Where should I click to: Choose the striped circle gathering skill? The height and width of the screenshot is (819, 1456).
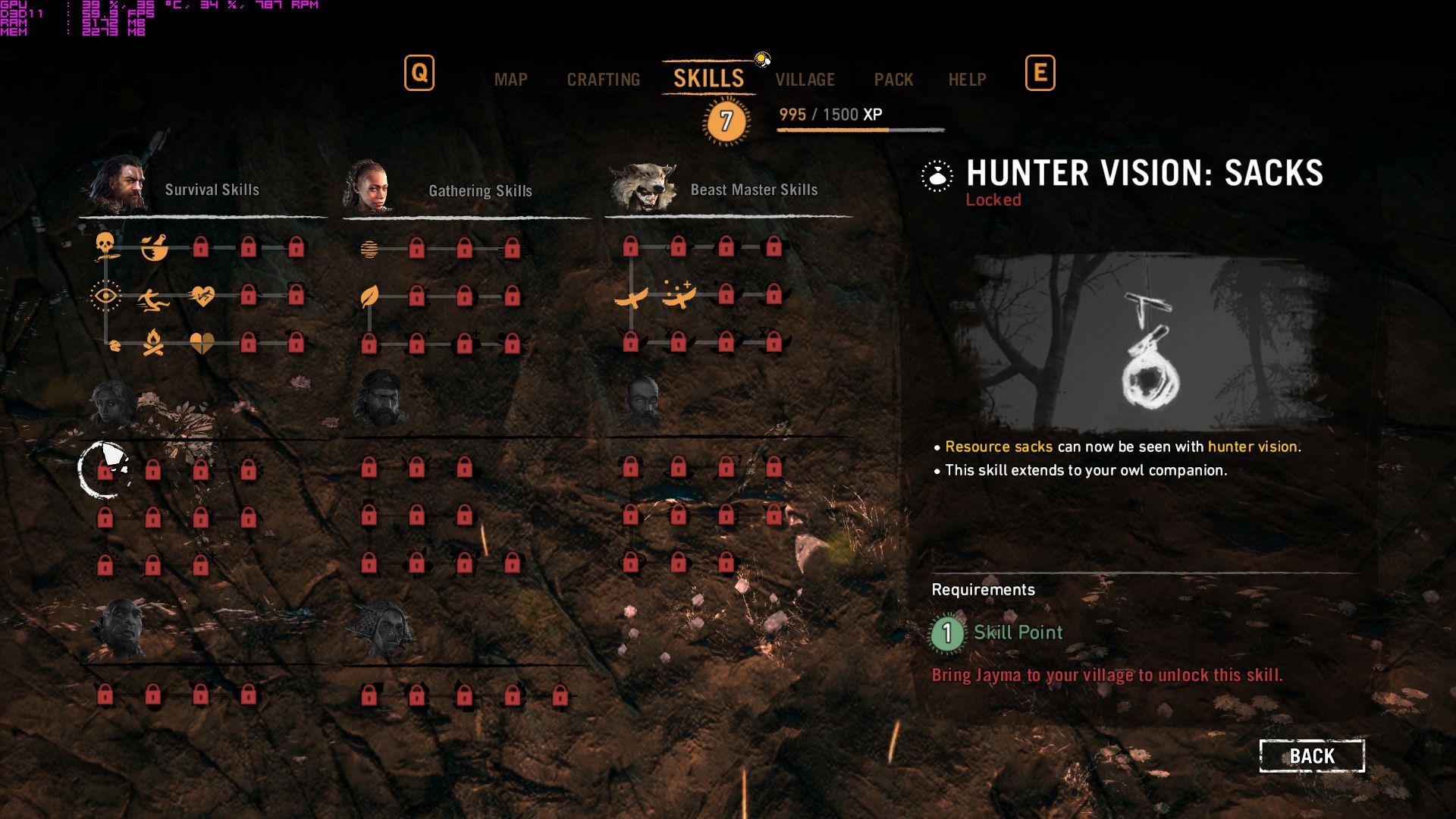(x=369, y=248)
